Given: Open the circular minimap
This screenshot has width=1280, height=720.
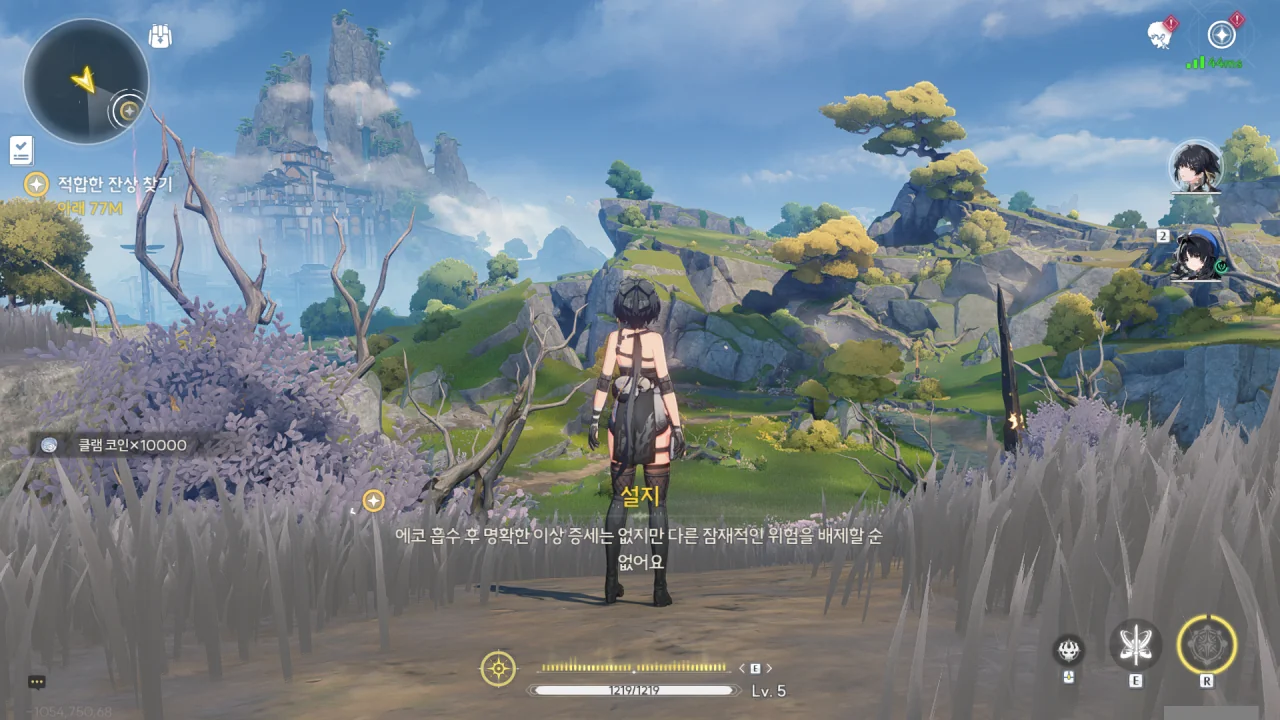Looking at the screenshot, I should 86,81.
